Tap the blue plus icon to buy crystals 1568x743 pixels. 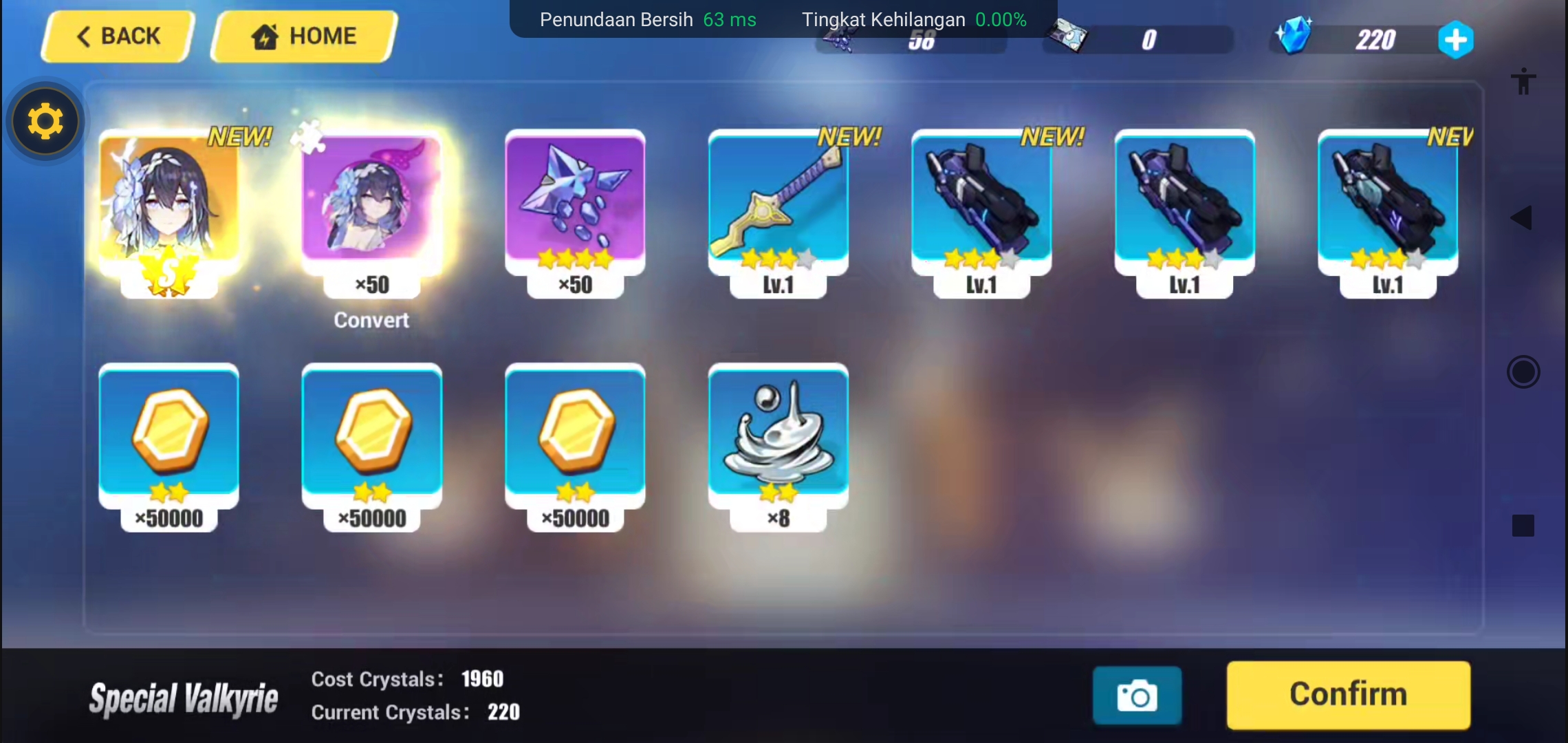point(1457,39)
